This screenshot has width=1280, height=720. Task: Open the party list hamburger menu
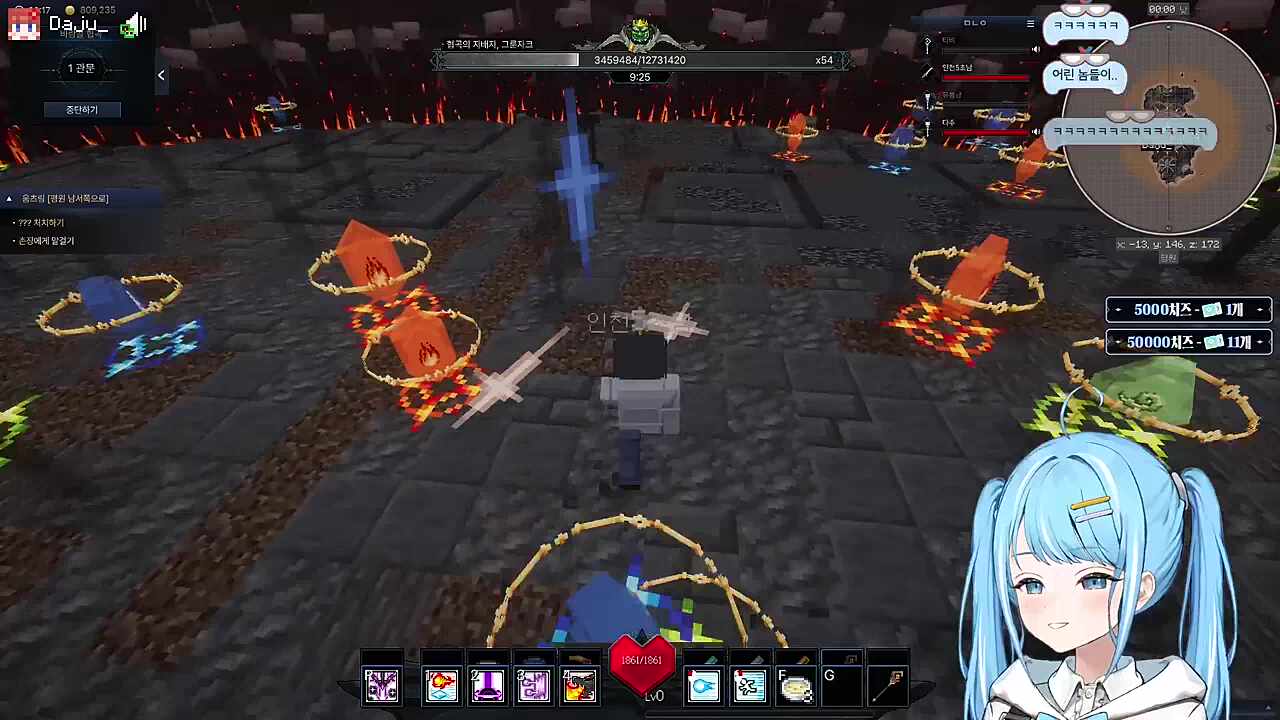coord(1030,23)
